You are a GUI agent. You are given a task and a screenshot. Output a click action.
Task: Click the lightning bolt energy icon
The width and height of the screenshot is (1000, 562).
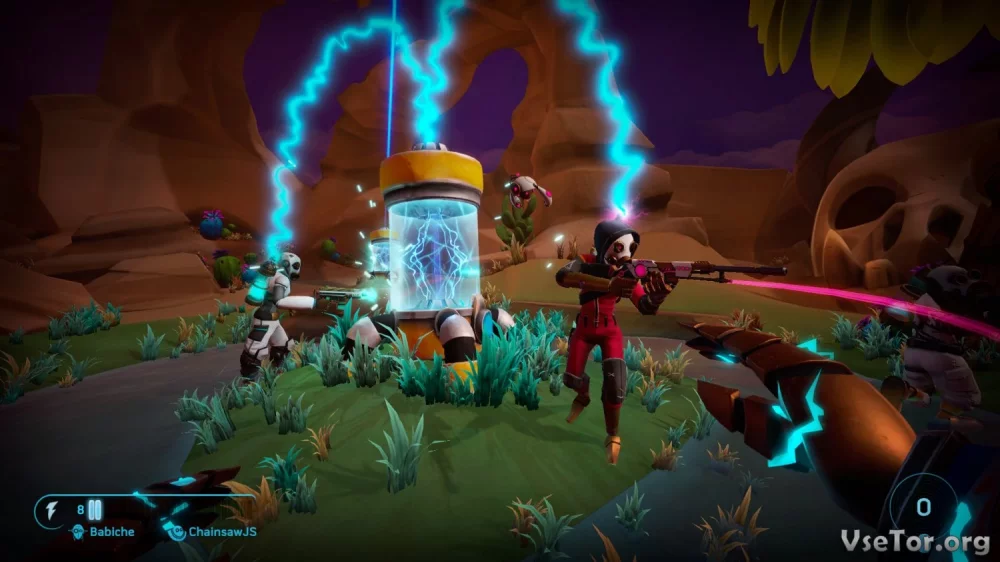coord(52,512)
